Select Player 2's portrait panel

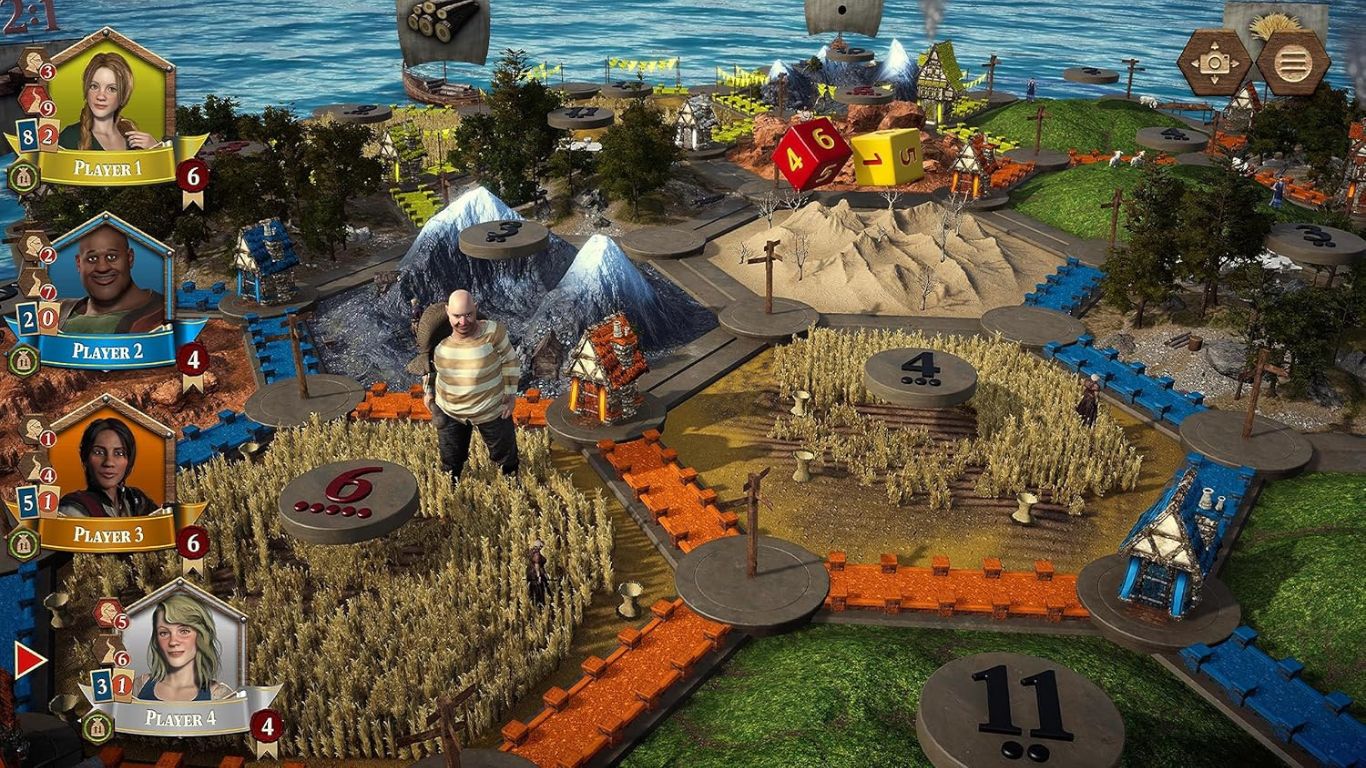pos(110,280)
